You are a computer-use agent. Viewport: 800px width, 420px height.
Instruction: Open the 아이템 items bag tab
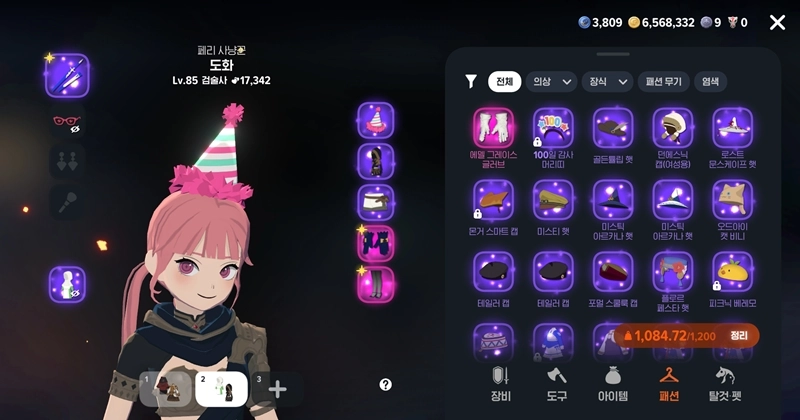point(612,385)
